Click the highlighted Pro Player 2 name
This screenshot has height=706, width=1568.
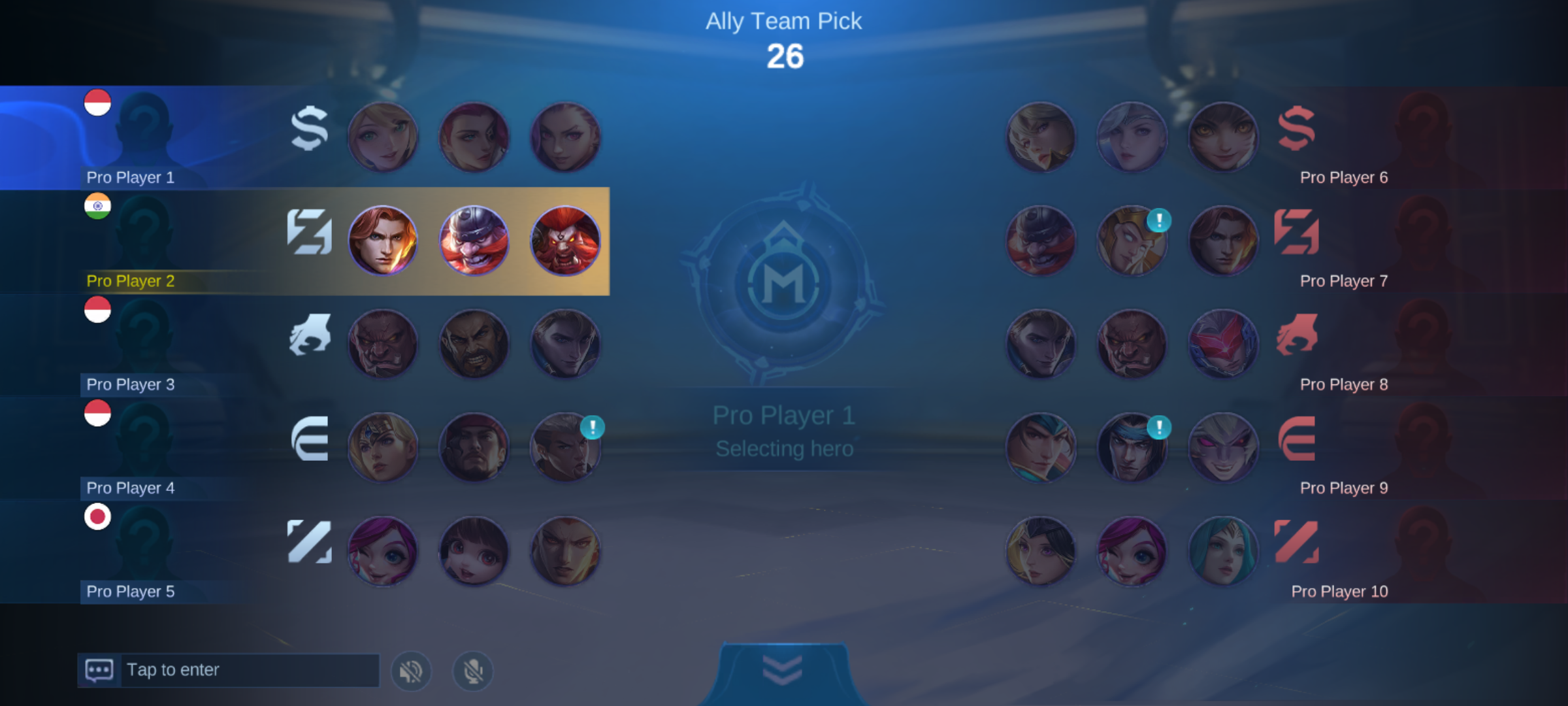[129, 281]
